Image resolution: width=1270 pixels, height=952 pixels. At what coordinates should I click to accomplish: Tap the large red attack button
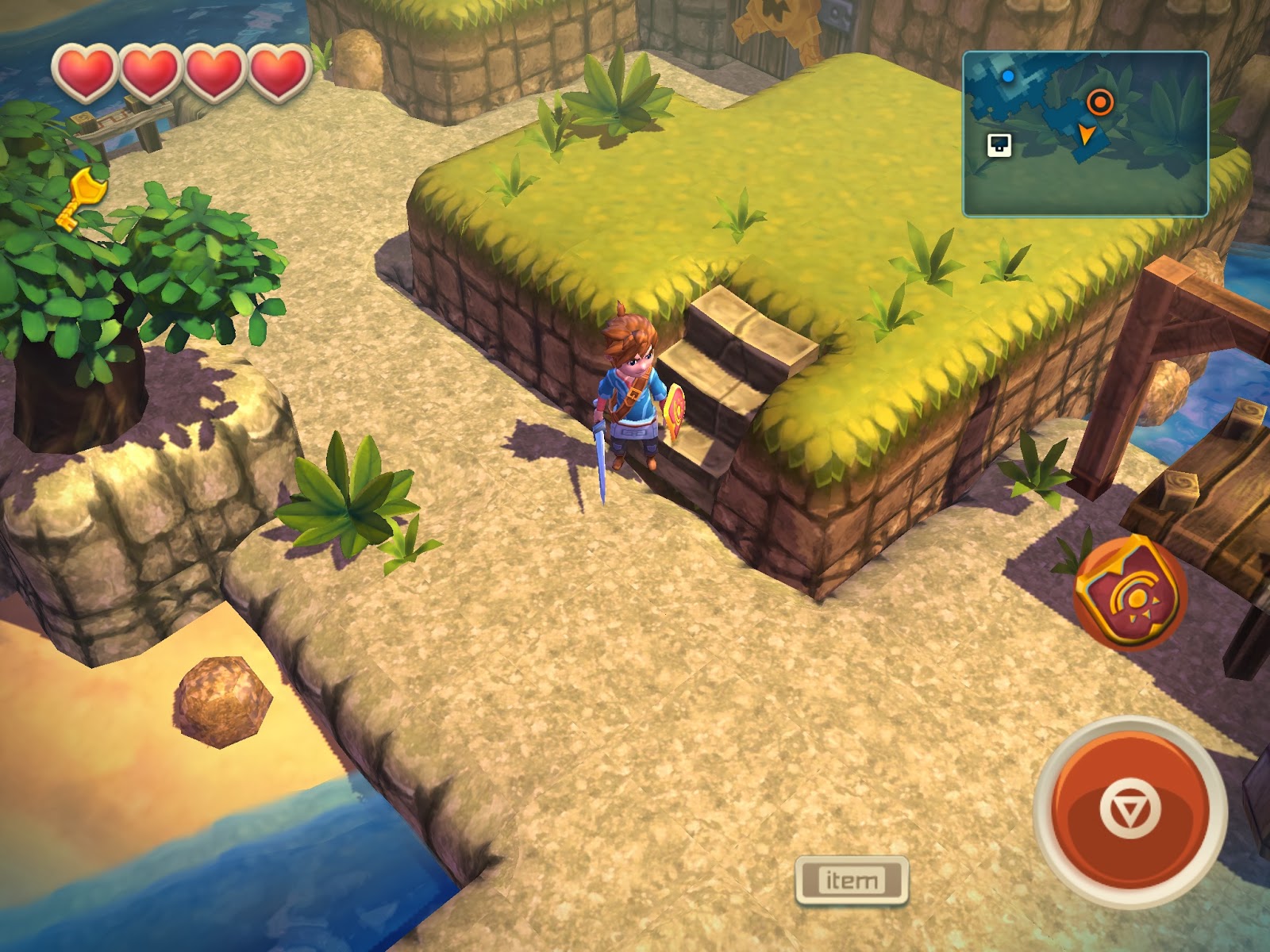pos(1130,810)
